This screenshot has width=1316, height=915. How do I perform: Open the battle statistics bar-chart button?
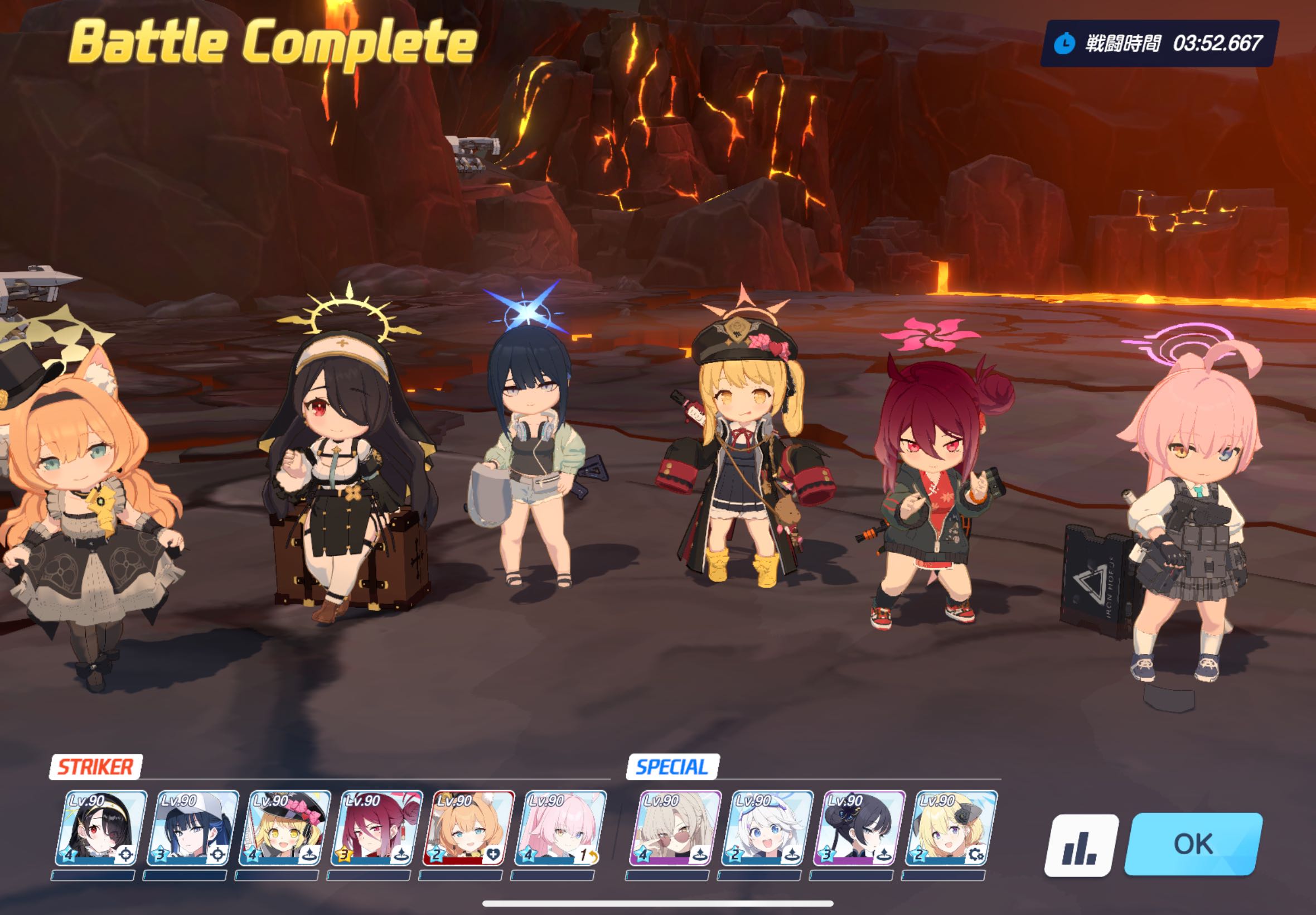(1081, 845)
